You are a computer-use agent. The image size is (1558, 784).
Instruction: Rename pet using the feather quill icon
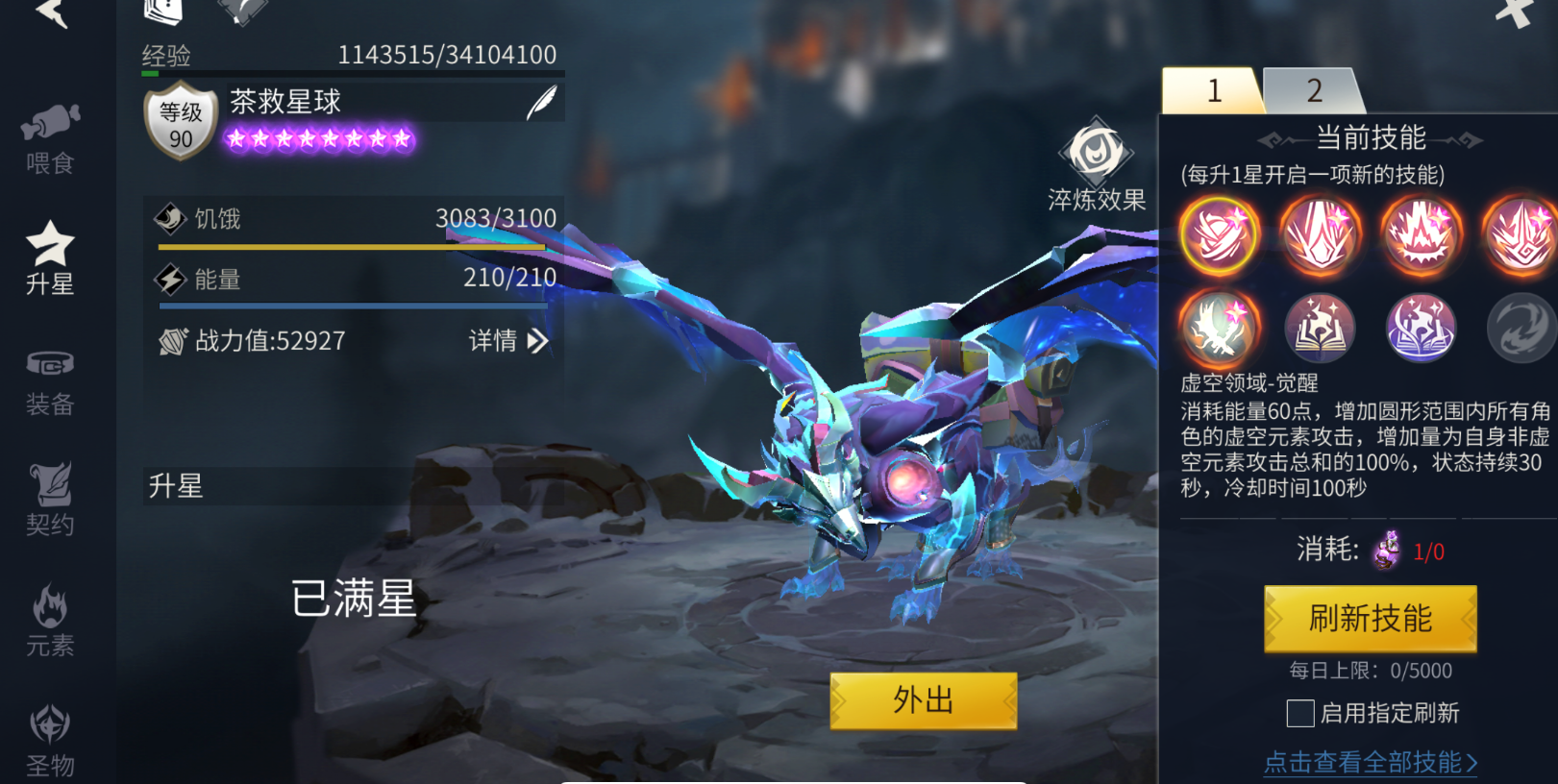pyautogui.click(x=541, y=102)
